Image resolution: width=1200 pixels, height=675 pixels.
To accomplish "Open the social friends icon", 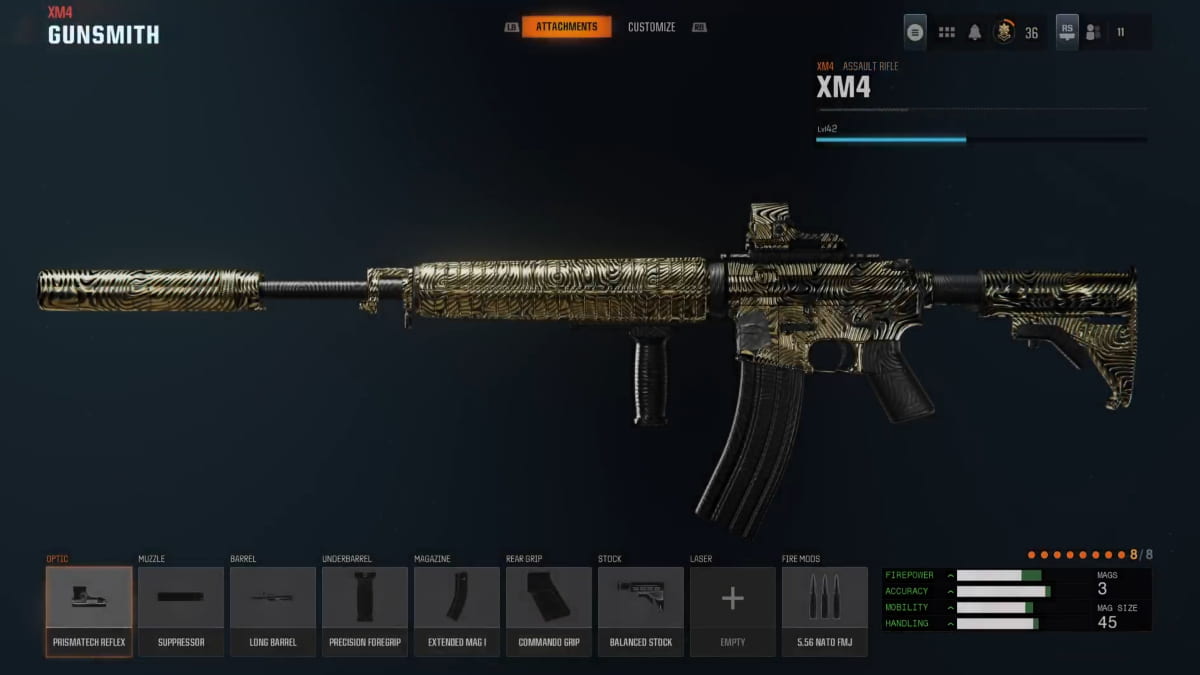I will click(x=1093, y=32).
